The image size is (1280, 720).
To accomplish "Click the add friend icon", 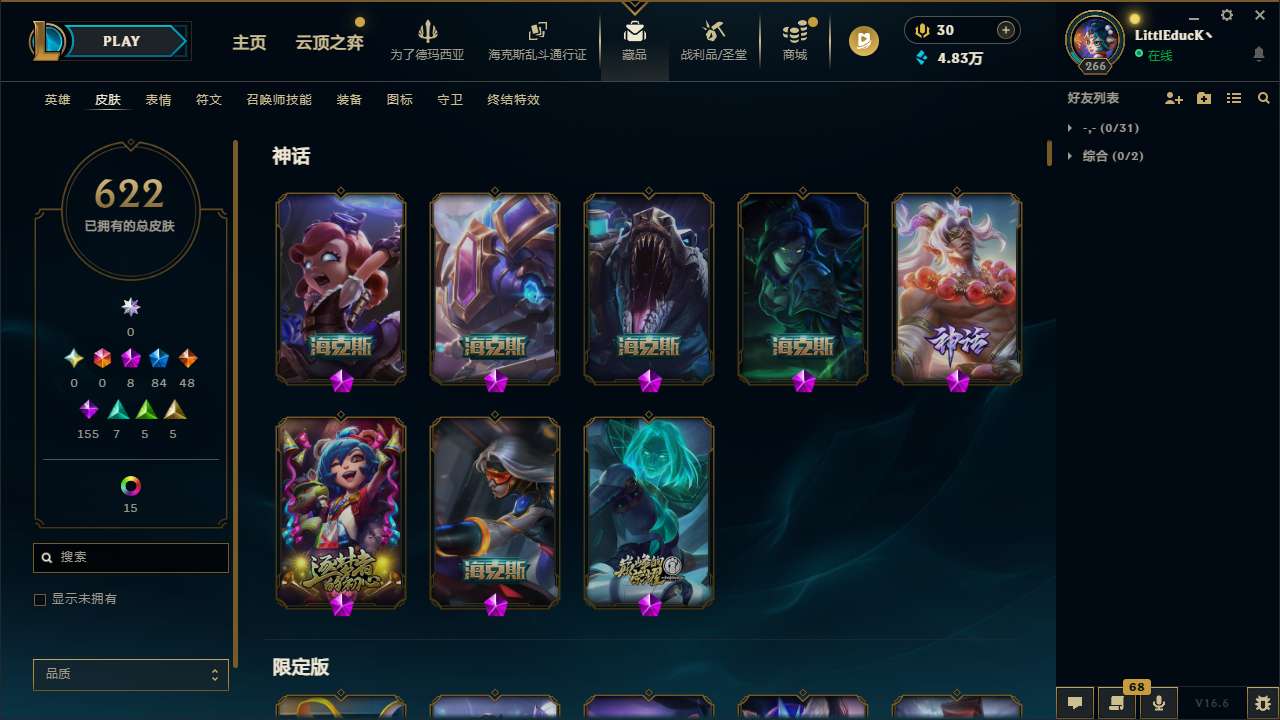I will tap(1174, 98).
